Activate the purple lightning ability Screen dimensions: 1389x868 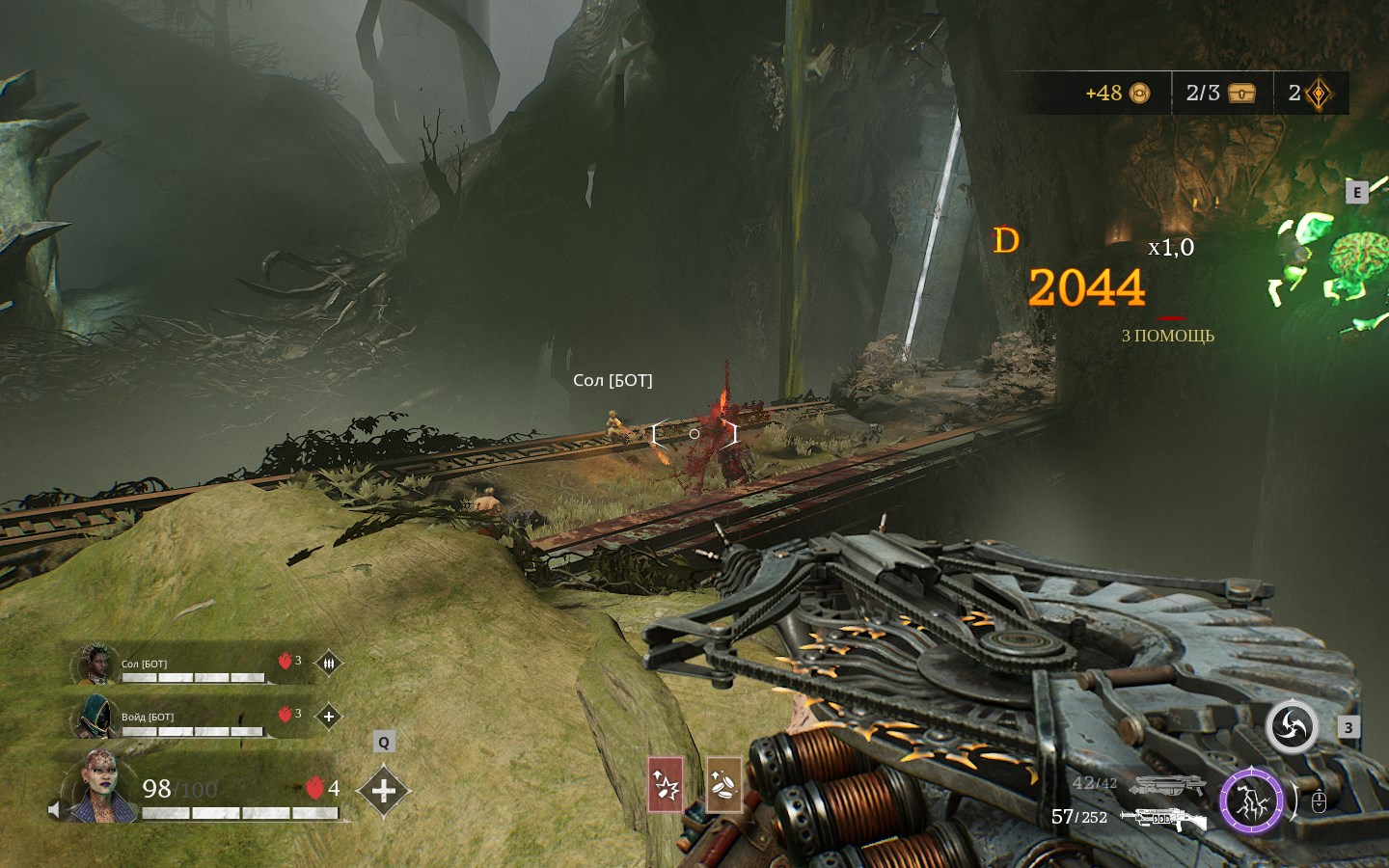[1251, 800]
